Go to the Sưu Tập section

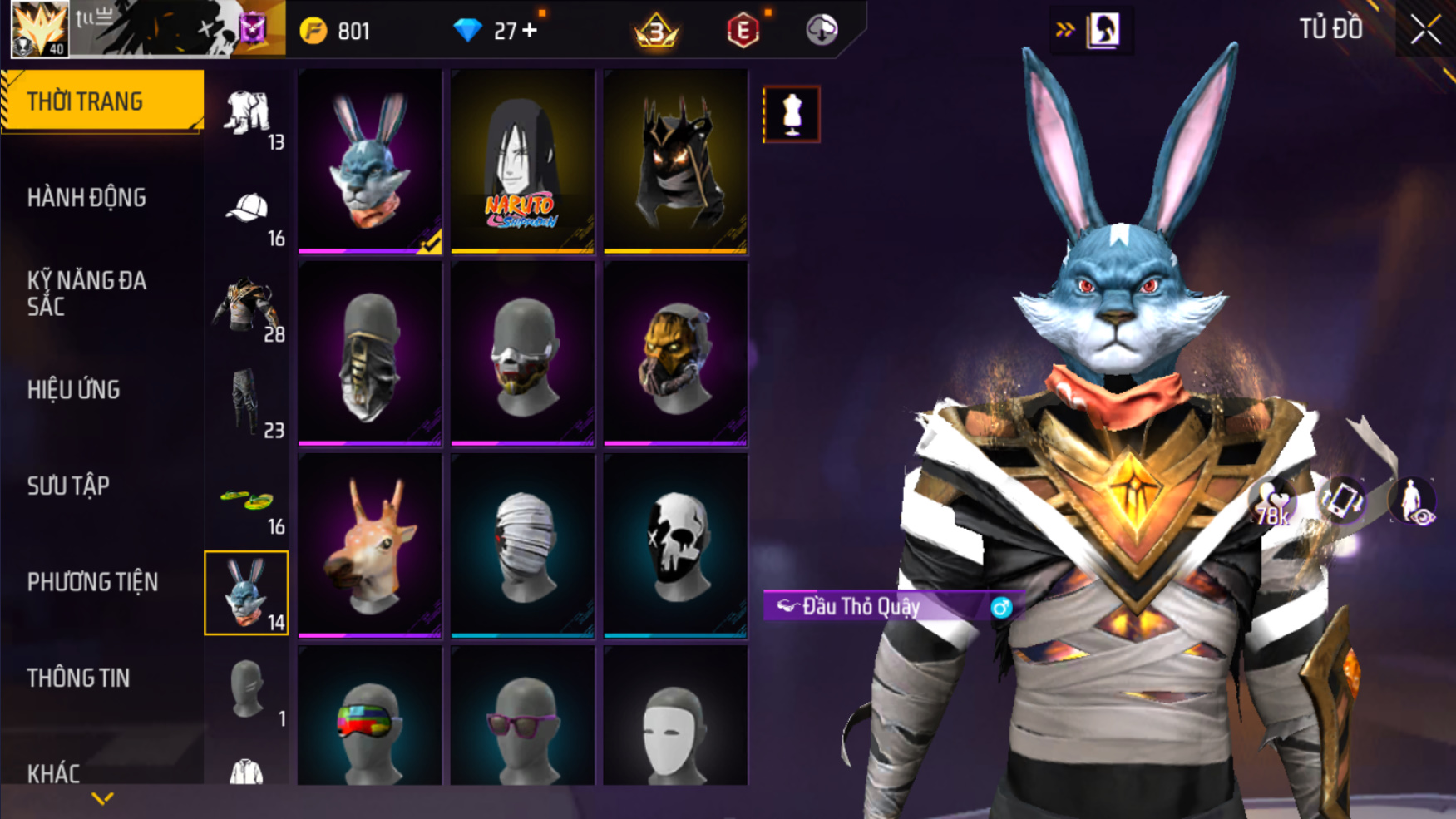68,486
